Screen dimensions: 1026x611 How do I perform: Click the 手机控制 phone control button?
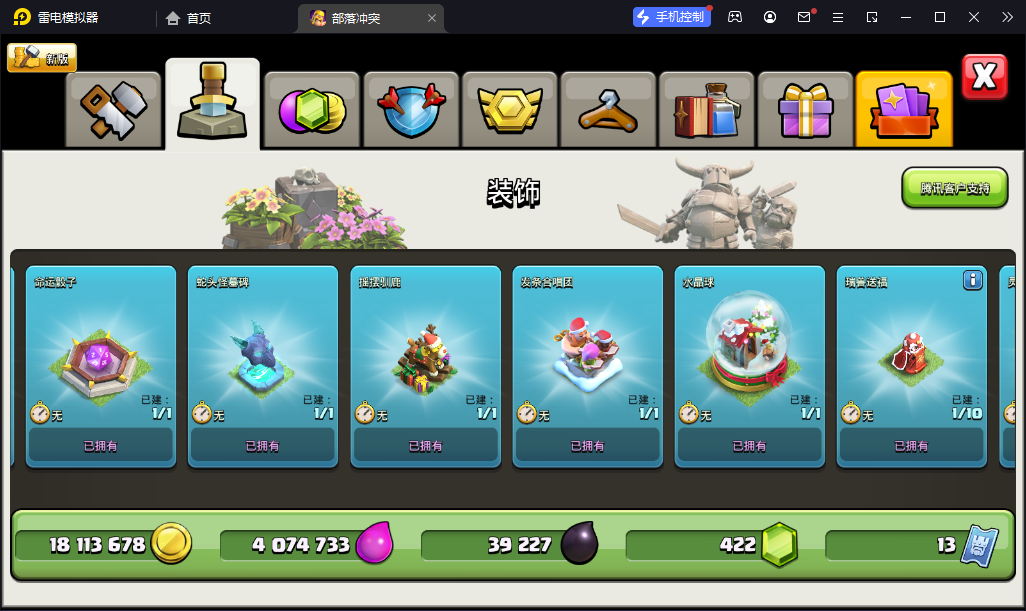[671, 17]
